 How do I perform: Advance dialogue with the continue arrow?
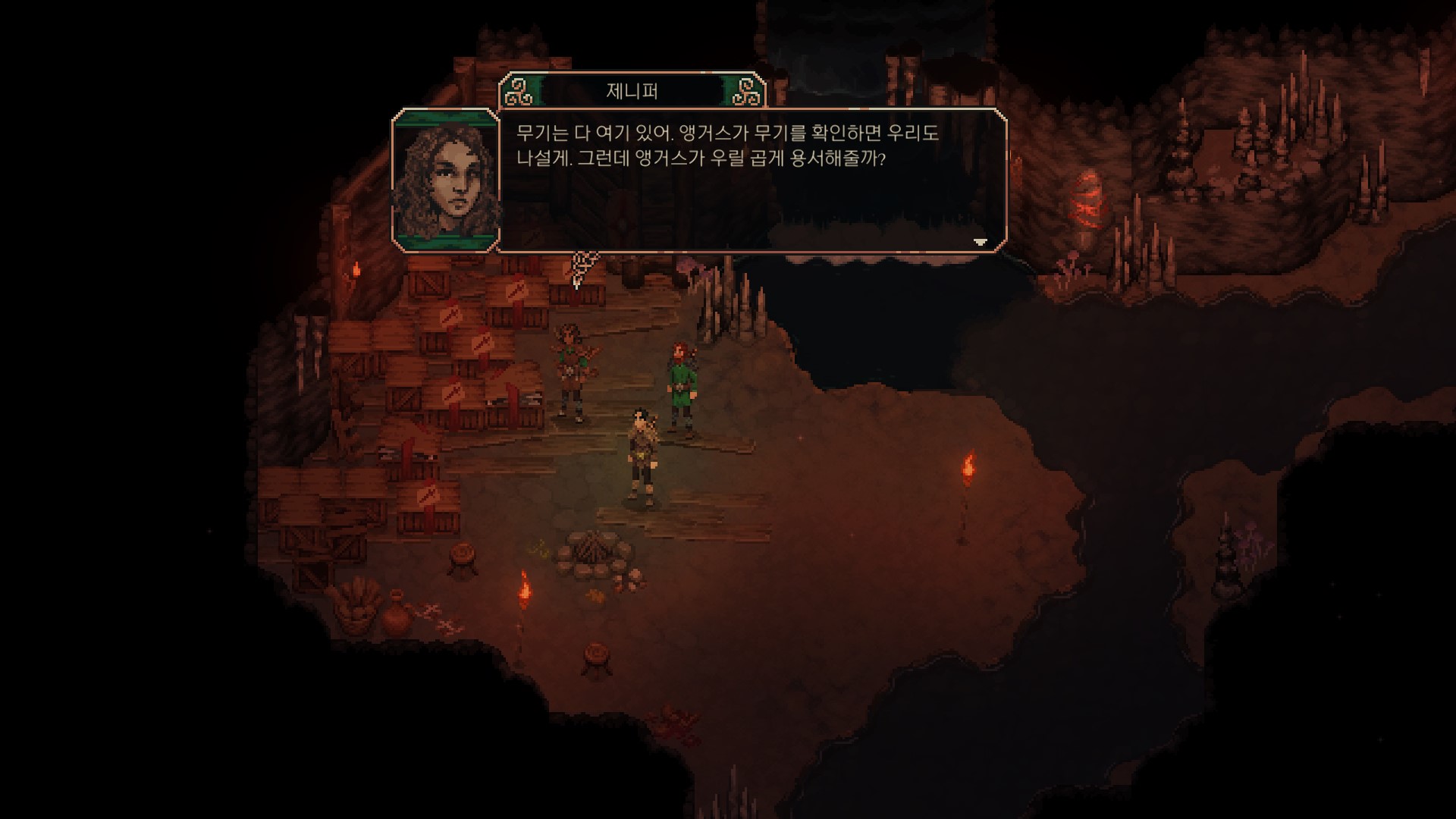point(980,242)
